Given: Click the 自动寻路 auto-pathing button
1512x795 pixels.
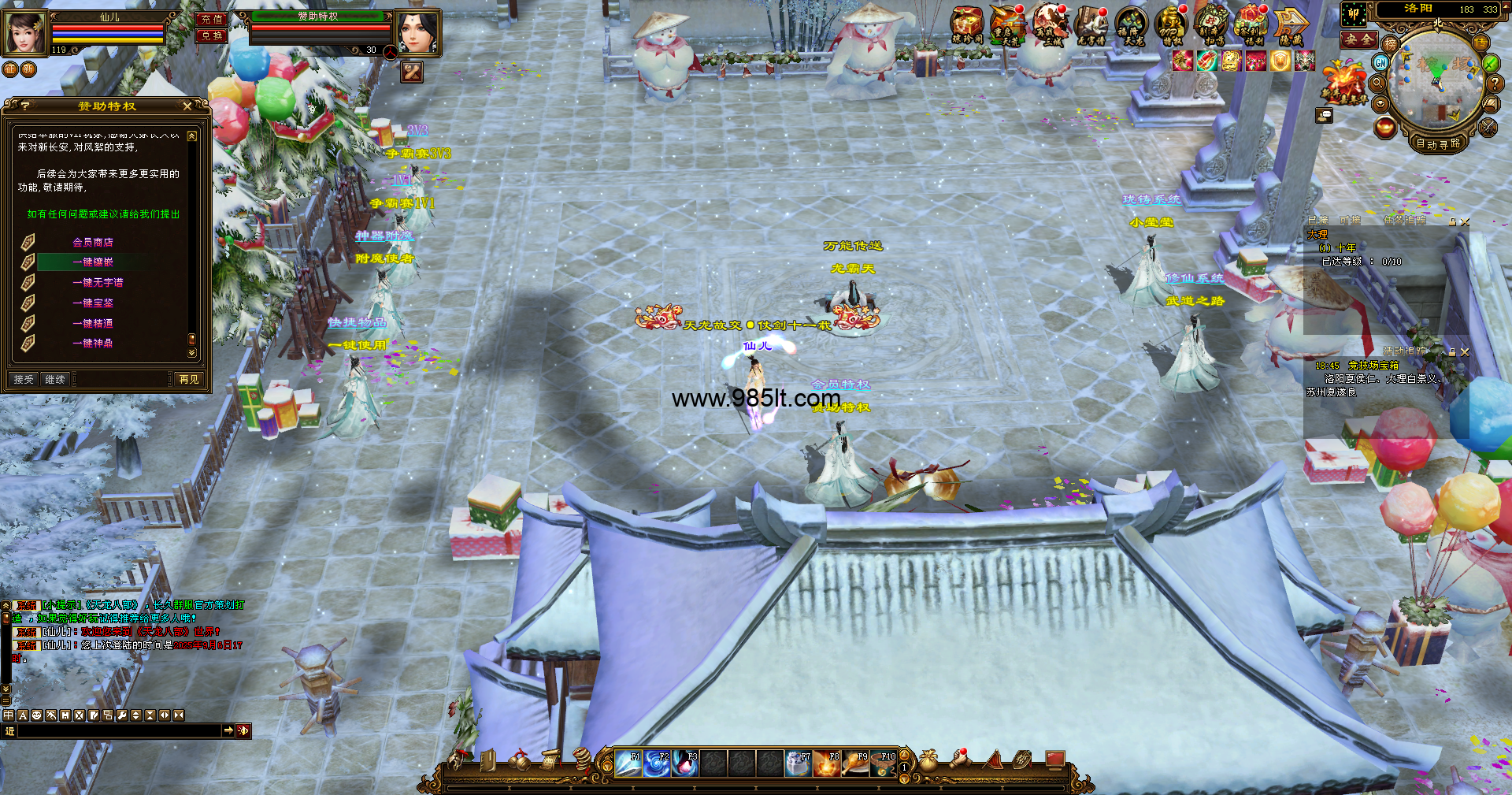Looking at the screenshot, I should (1438, 143).
